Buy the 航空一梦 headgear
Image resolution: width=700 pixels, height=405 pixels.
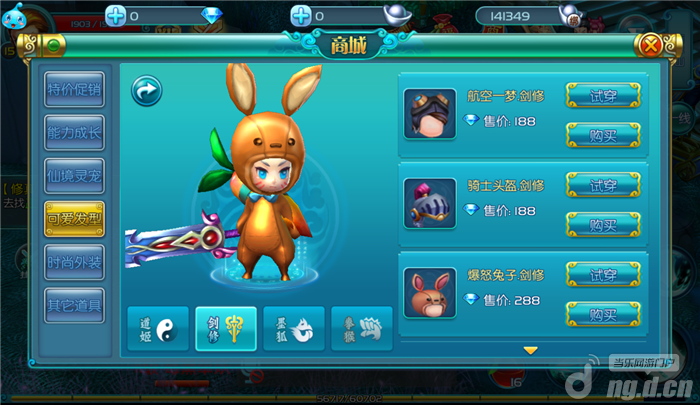click(603, 134)
